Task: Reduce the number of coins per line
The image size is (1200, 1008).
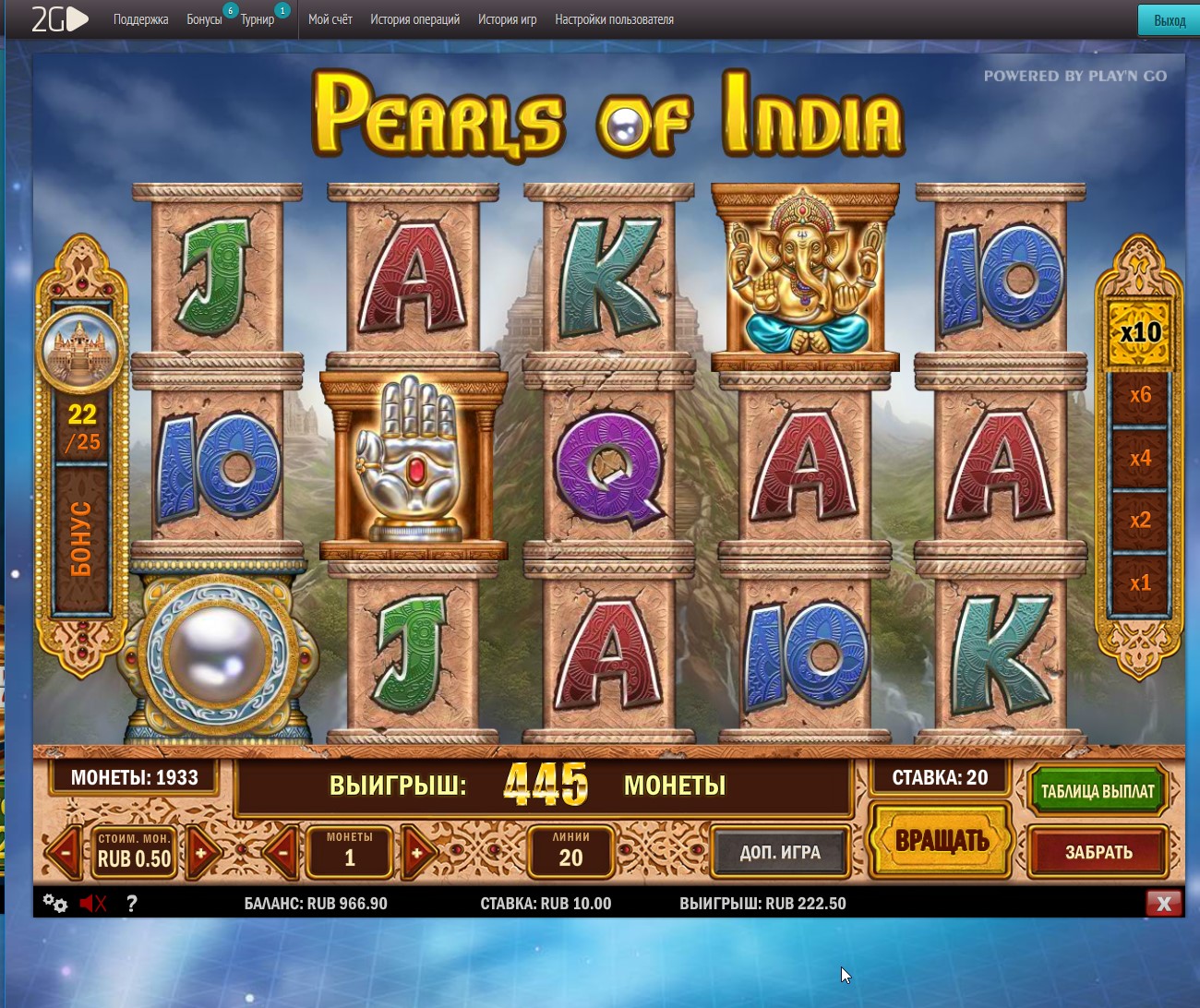Action: click(282, 852)
